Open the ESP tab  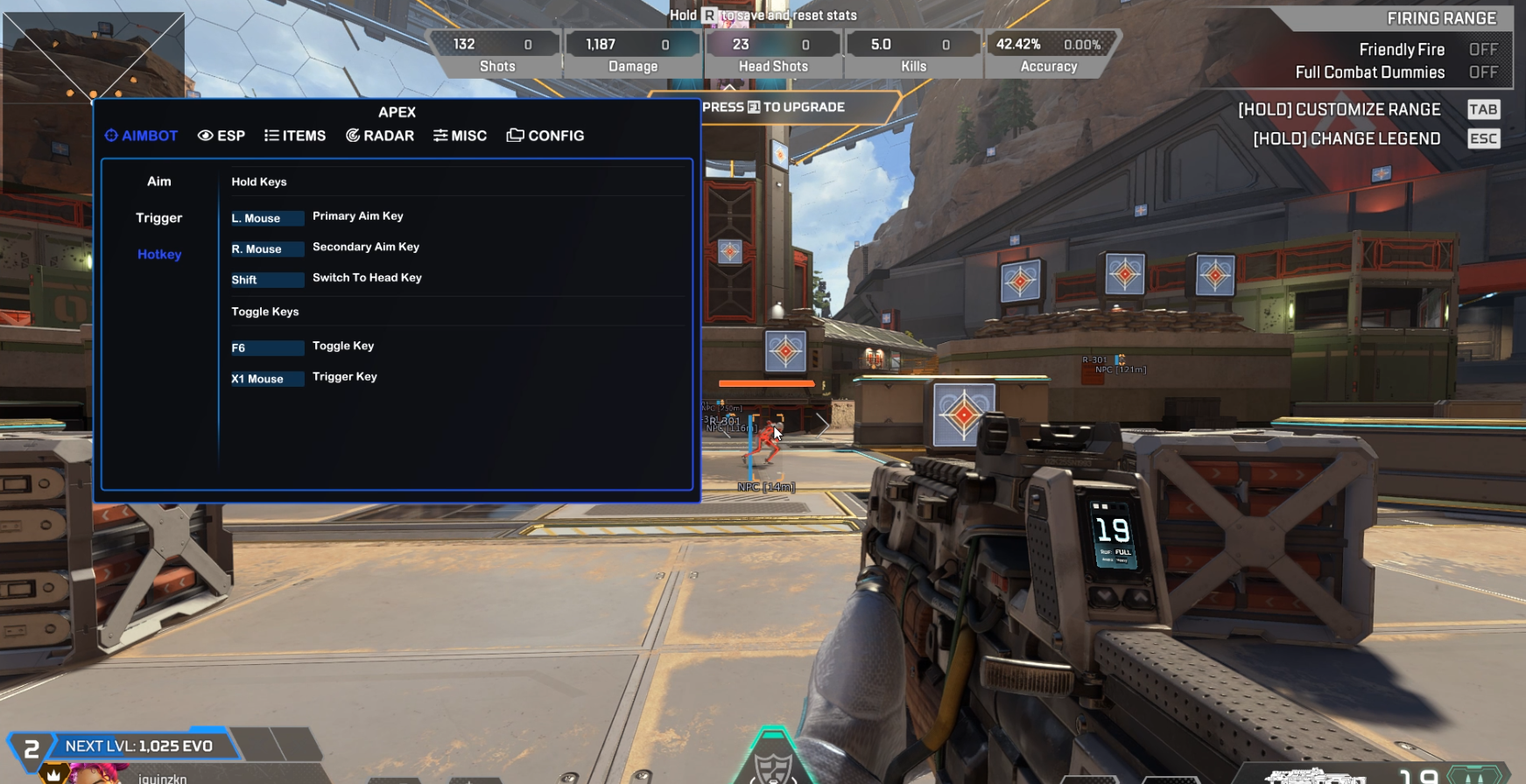222,136
